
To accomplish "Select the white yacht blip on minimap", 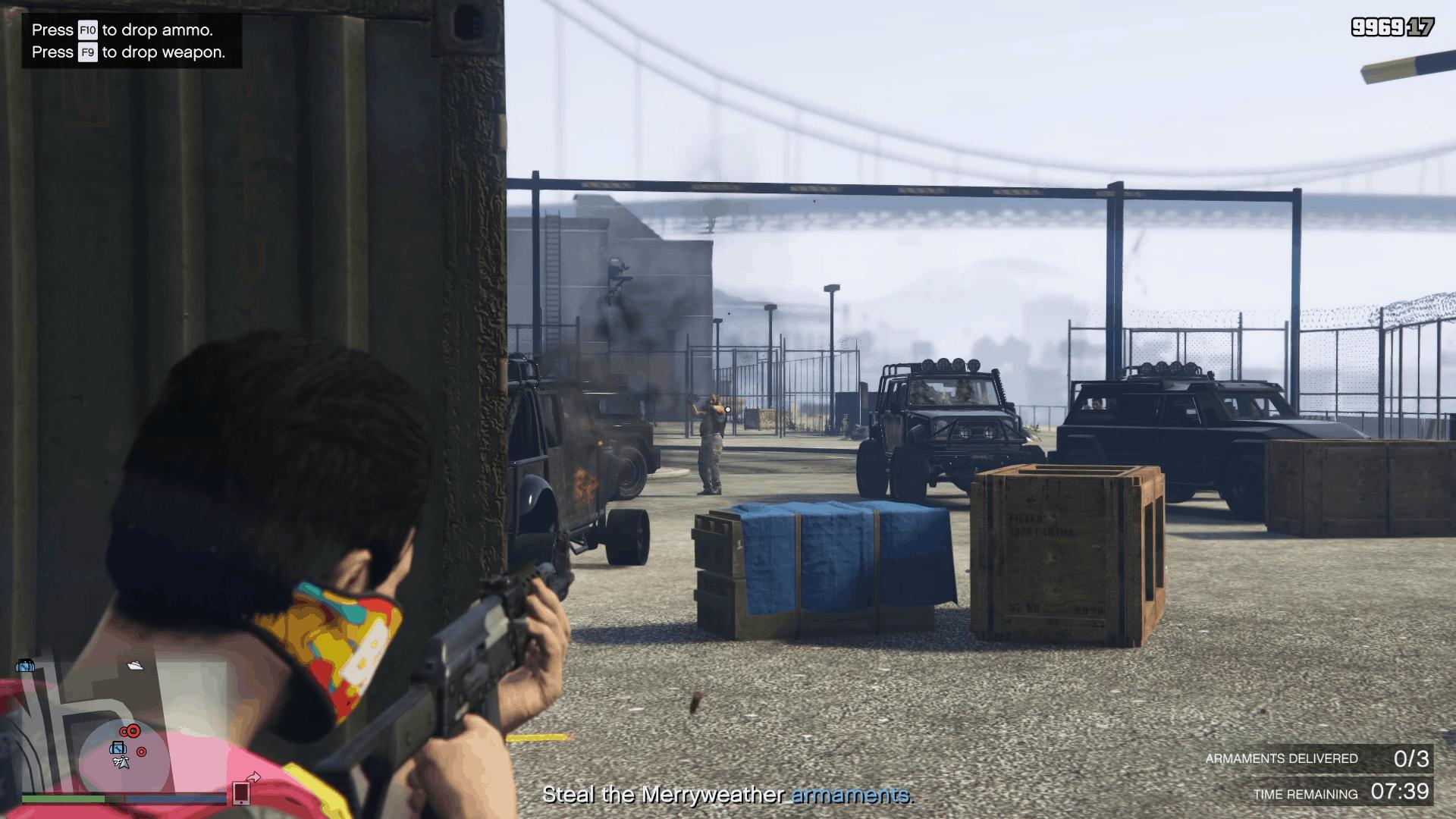I will pyautogui.click(x=136, y=665).
